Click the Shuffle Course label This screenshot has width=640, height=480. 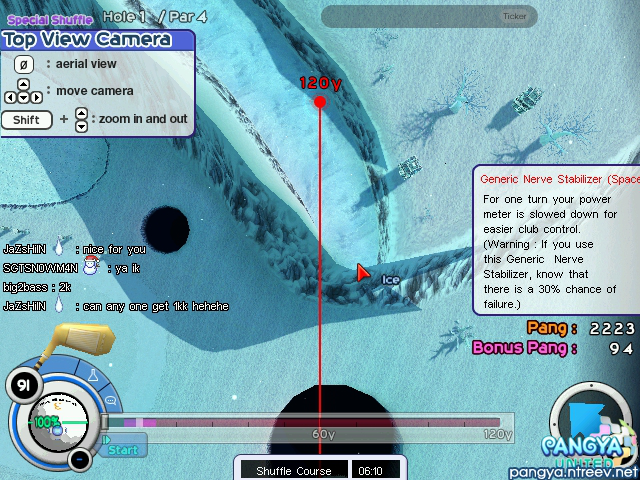tap(292, 470)
